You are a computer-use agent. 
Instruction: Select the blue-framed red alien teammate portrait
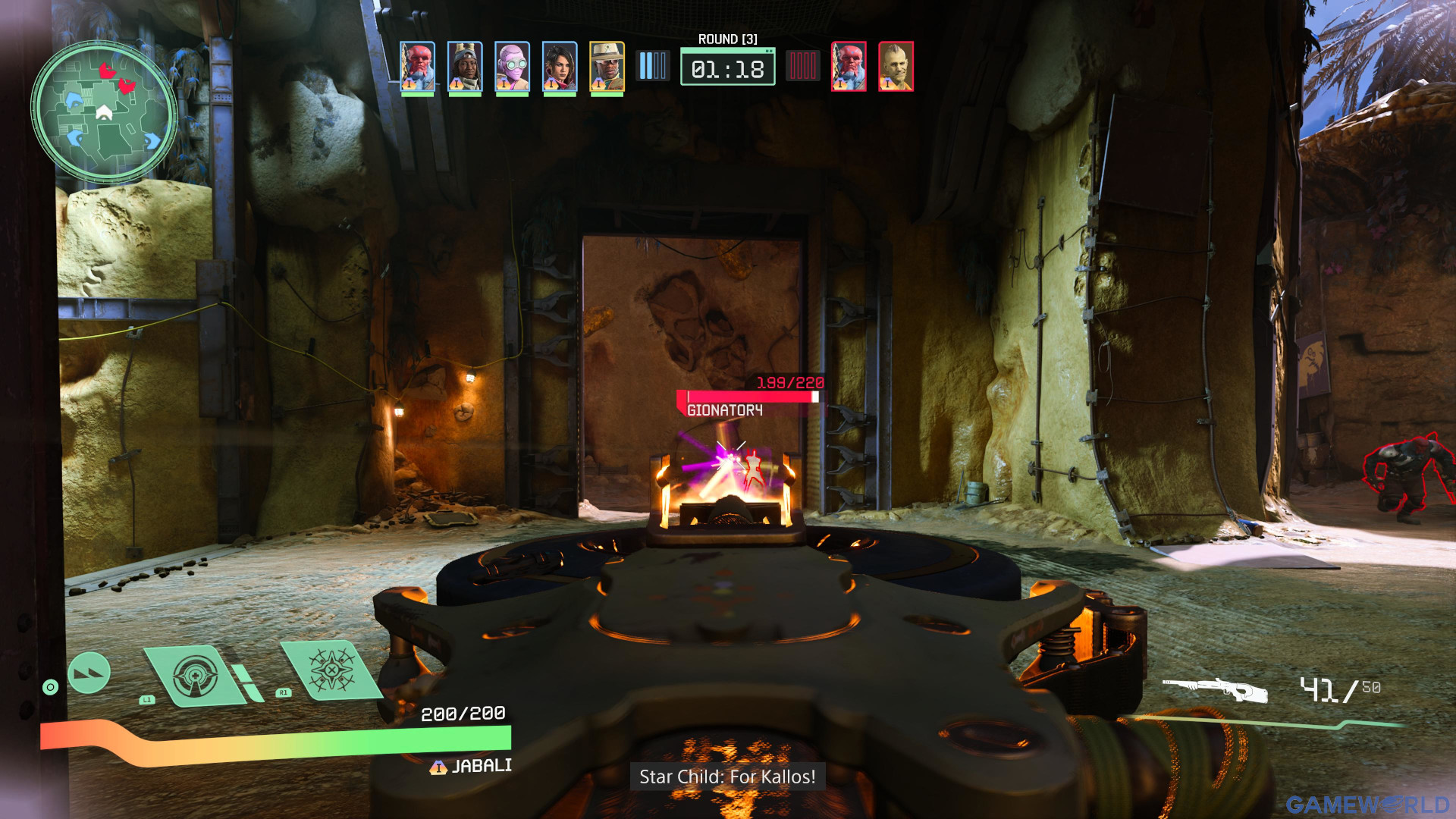(417, 67)
